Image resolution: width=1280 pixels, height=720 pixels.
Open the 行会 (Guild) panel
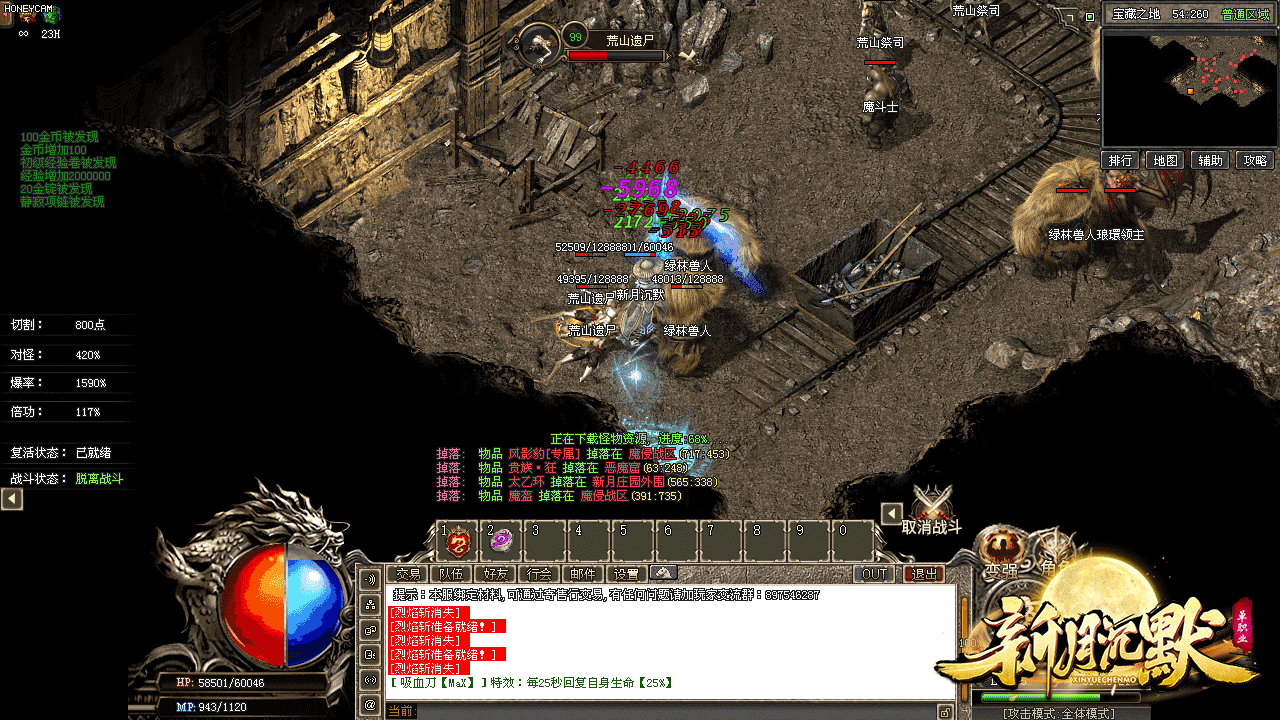point(539,574)
